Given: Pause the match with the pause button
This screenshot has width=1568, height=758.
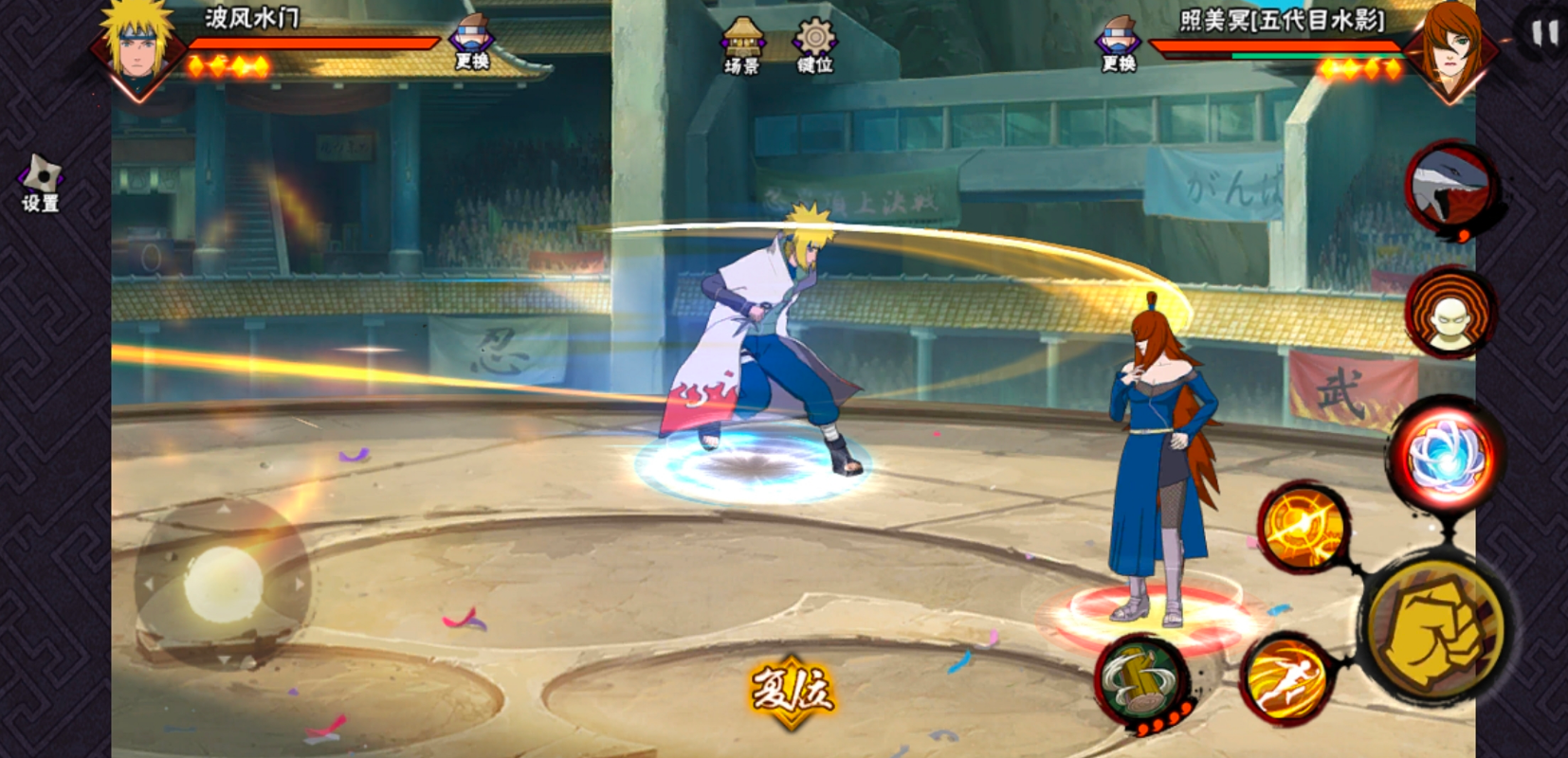Looking at the screenshot, I should (1544, 34).
